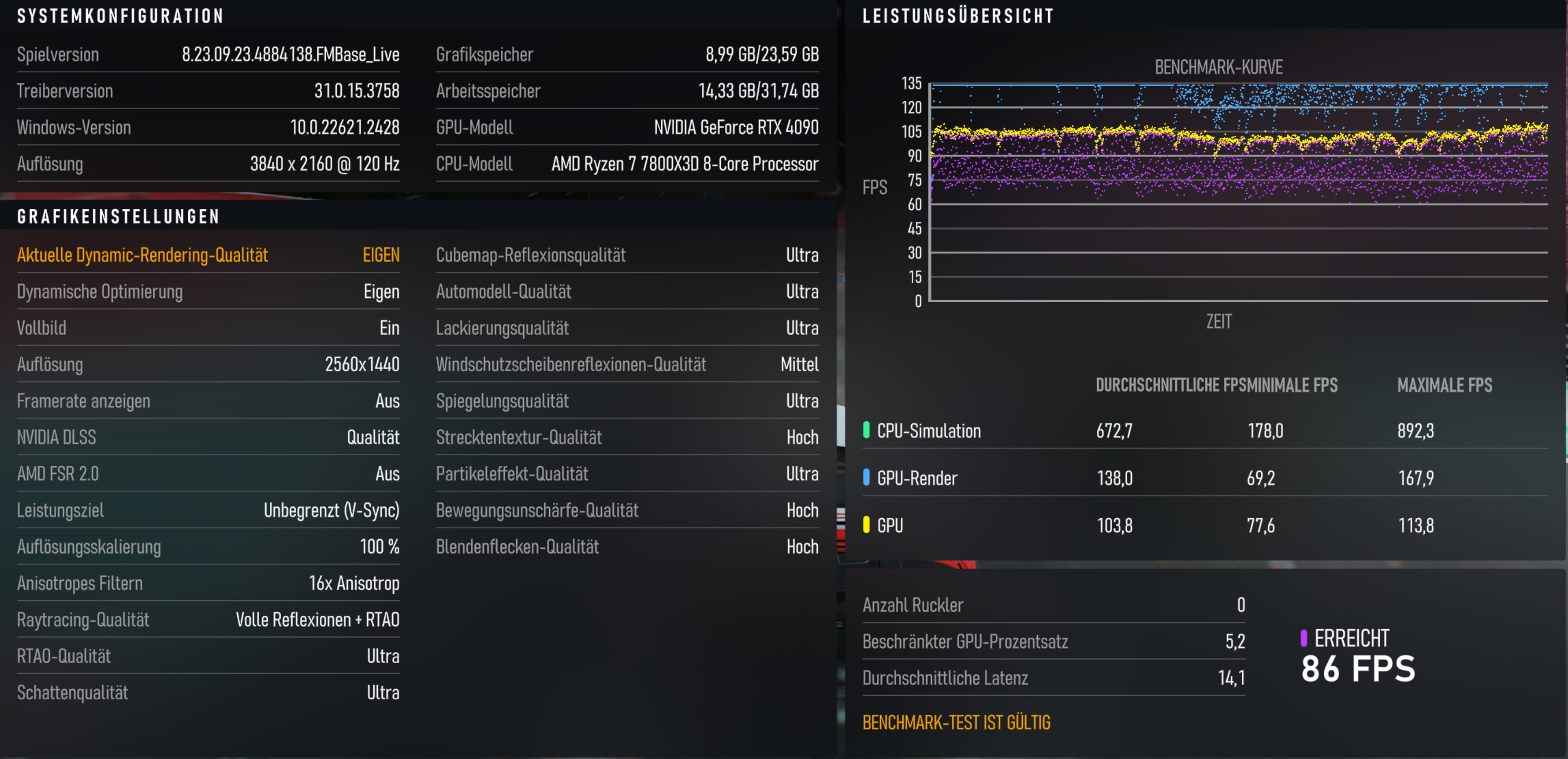Switch to the Grafikeinstellungen section
This screenshot has height=759, width=1568.
[x=118, y=216]
